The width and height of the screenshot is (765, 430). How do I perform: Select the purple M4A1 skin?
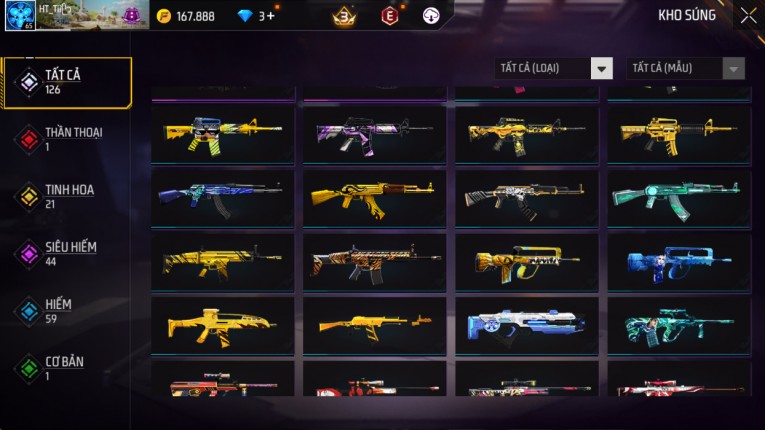pos(375,134)
